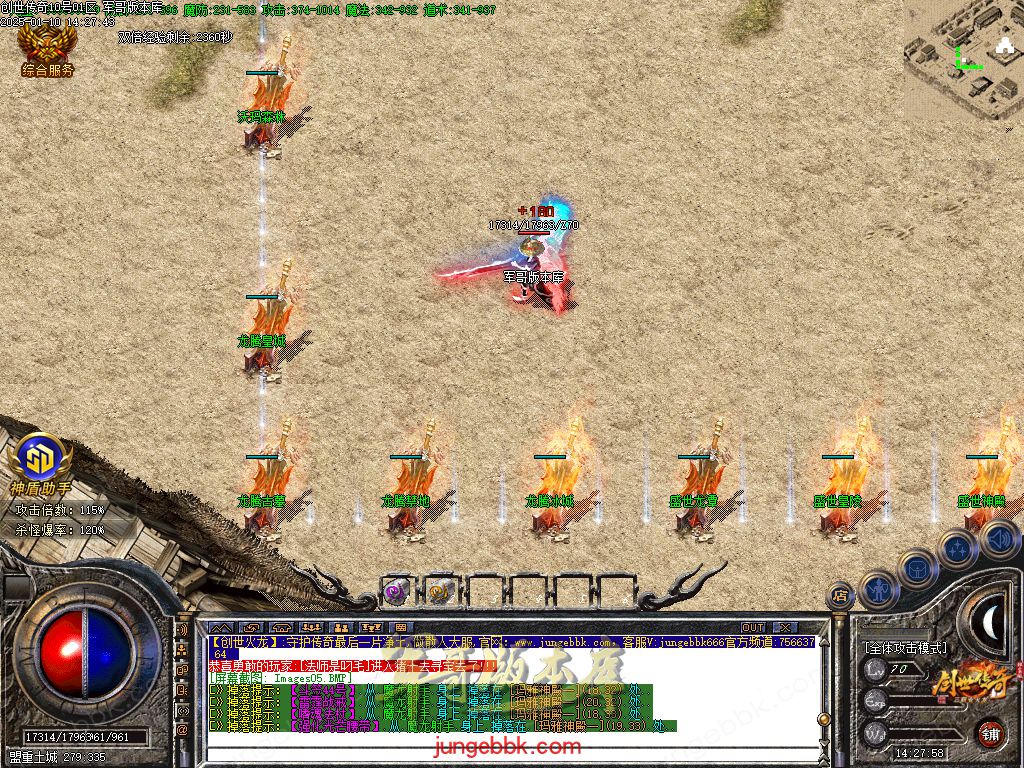
Task: Click the @ chat channel button
Action: [183, 729]
